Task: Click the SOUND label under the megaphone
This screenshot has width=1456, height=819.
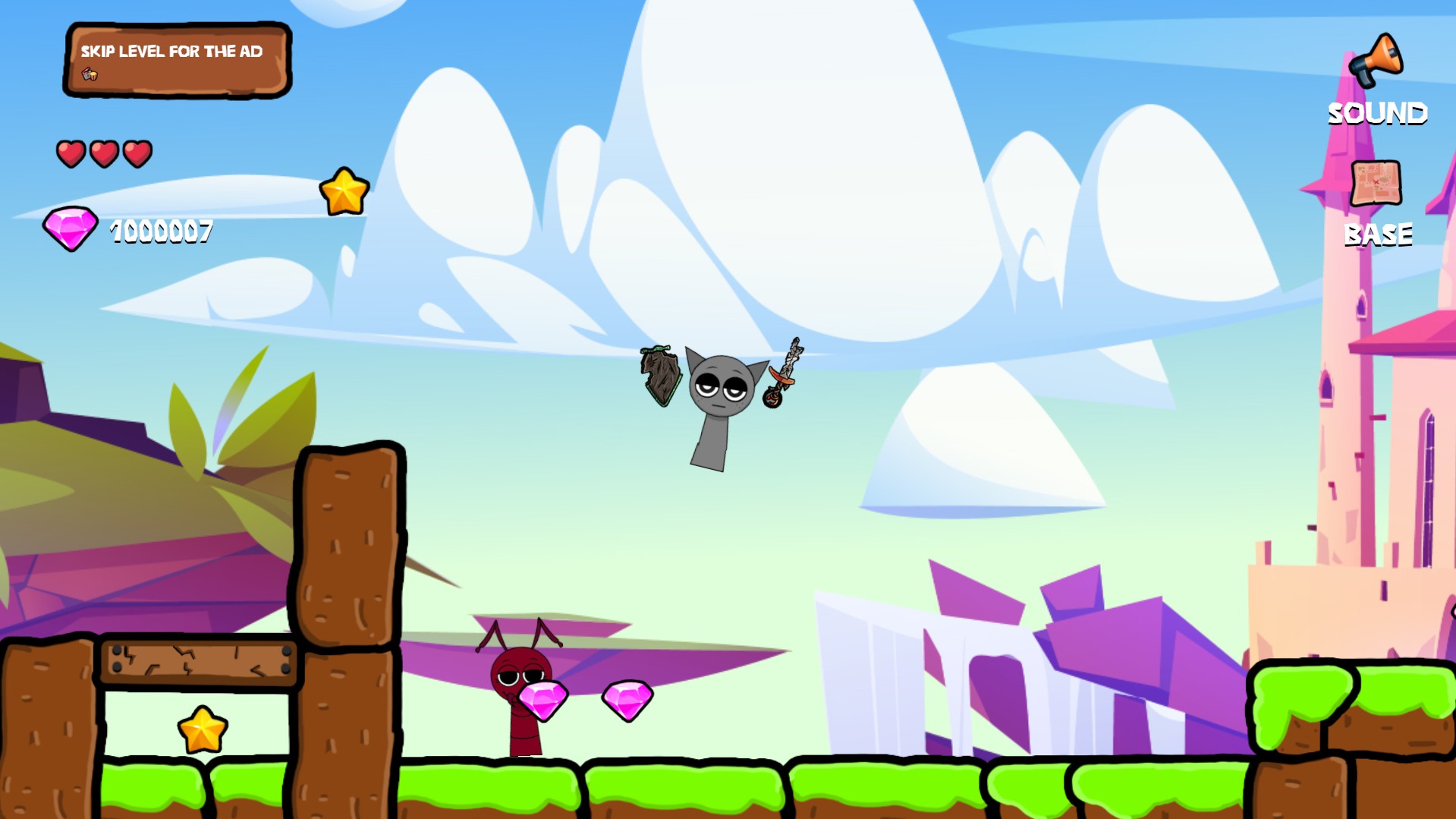Action: pyautogui.click(x=1377, y=113)
